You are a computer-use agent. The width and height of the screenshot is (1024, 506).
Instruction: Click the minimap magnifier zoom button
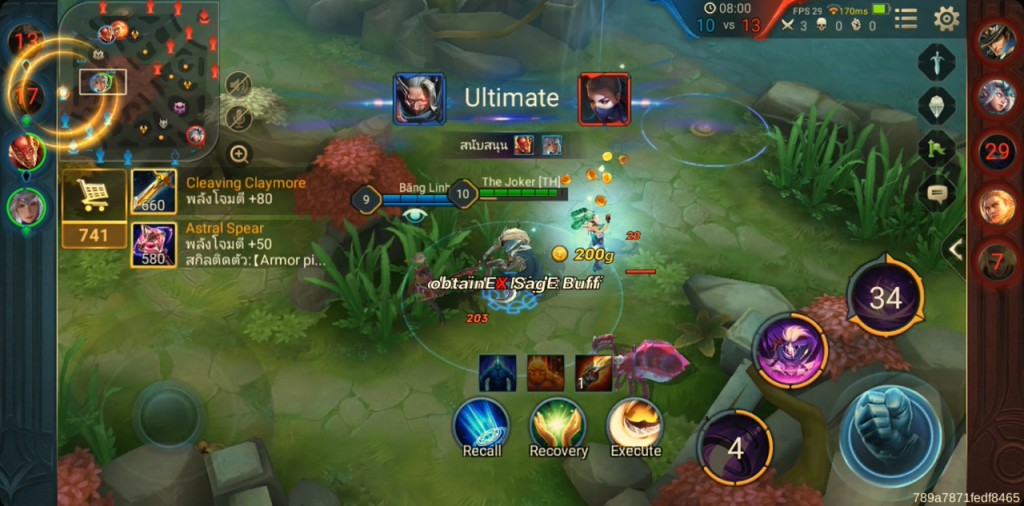click(x=239, y=154)
